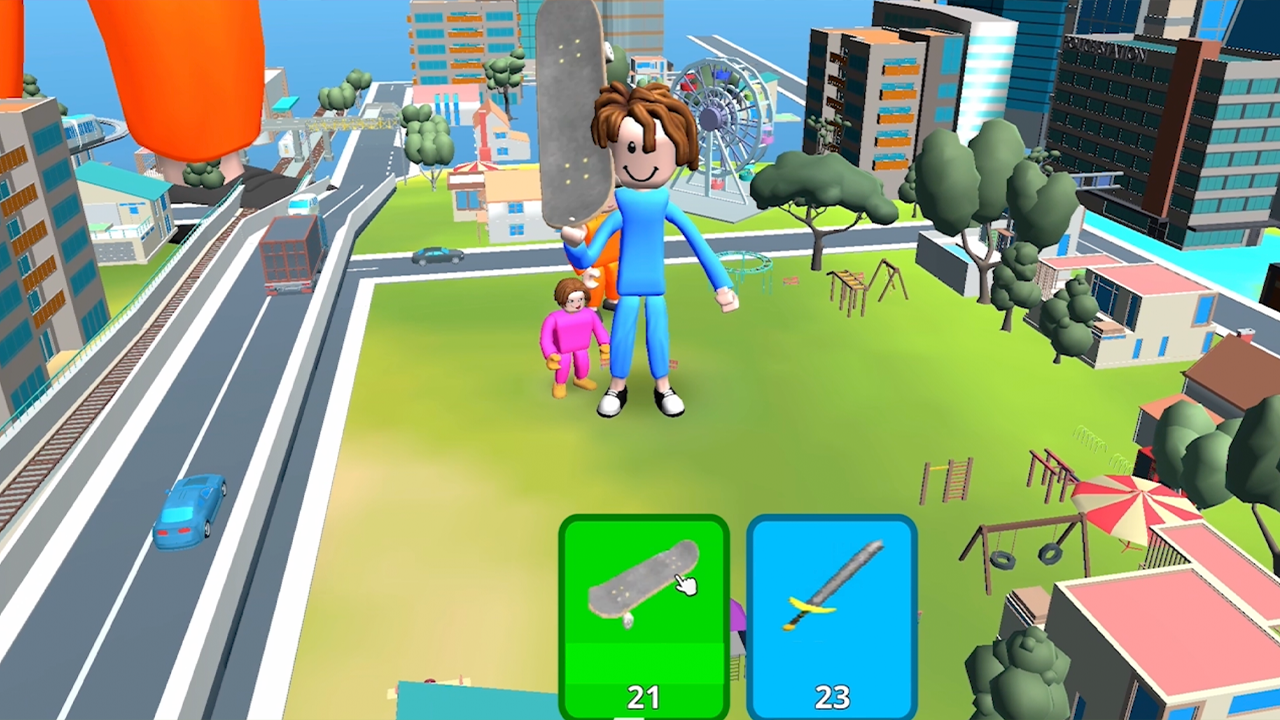Click the hand cursor on the skateboard card
Viewport: 1280px width, 720px height.
coord(688,585)
